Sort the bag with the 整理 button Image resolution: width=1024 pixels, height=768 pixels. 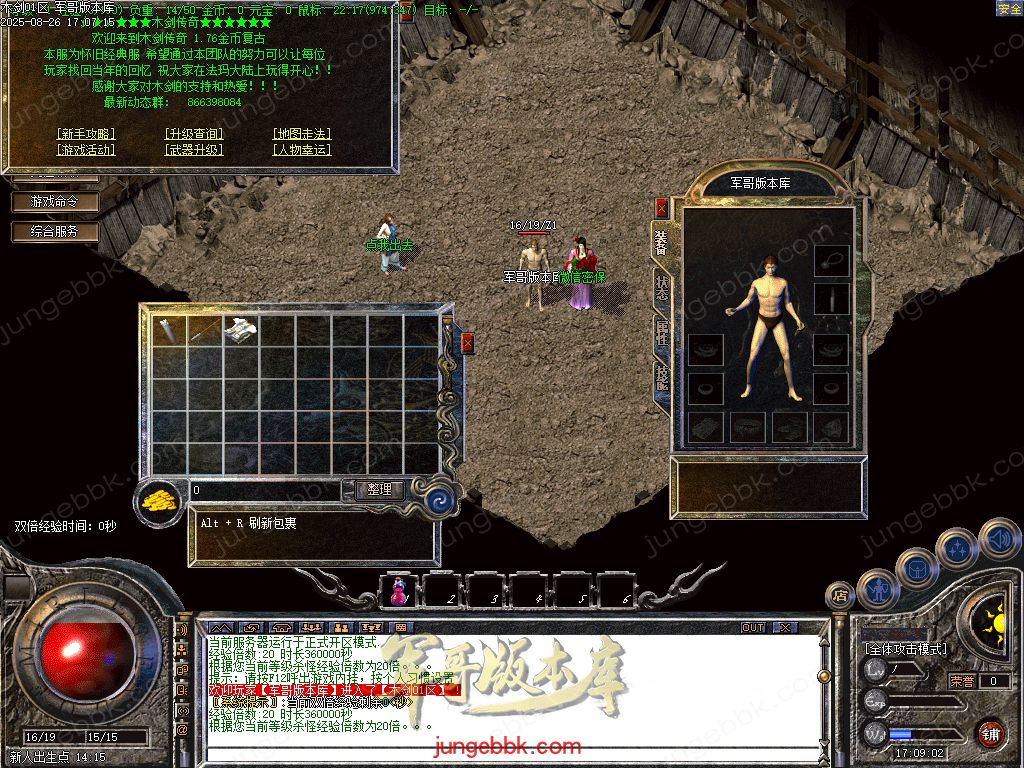(379, 490)
